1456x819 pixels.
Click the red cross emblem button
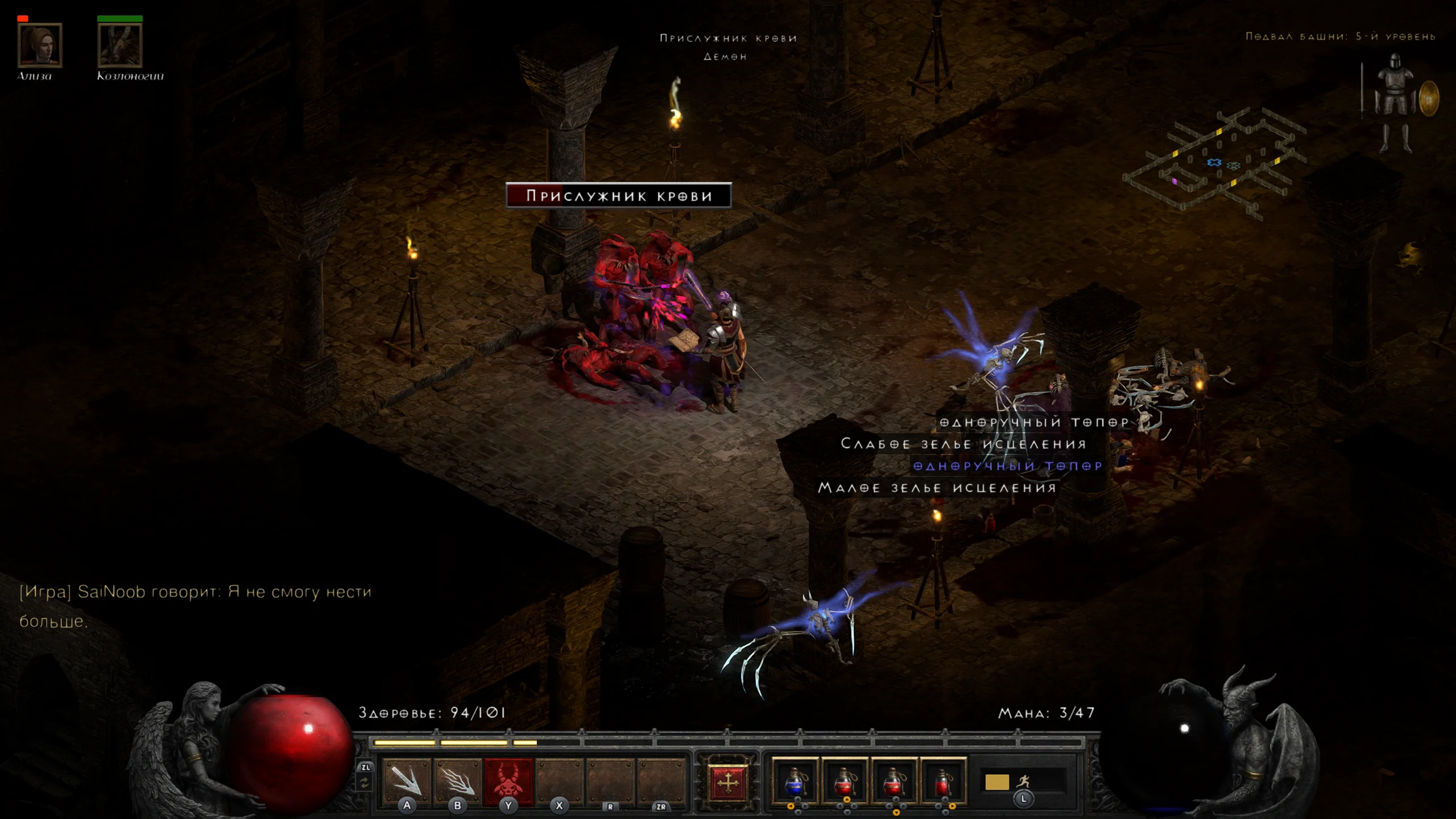pyautogui.click(x=727, y=783)
